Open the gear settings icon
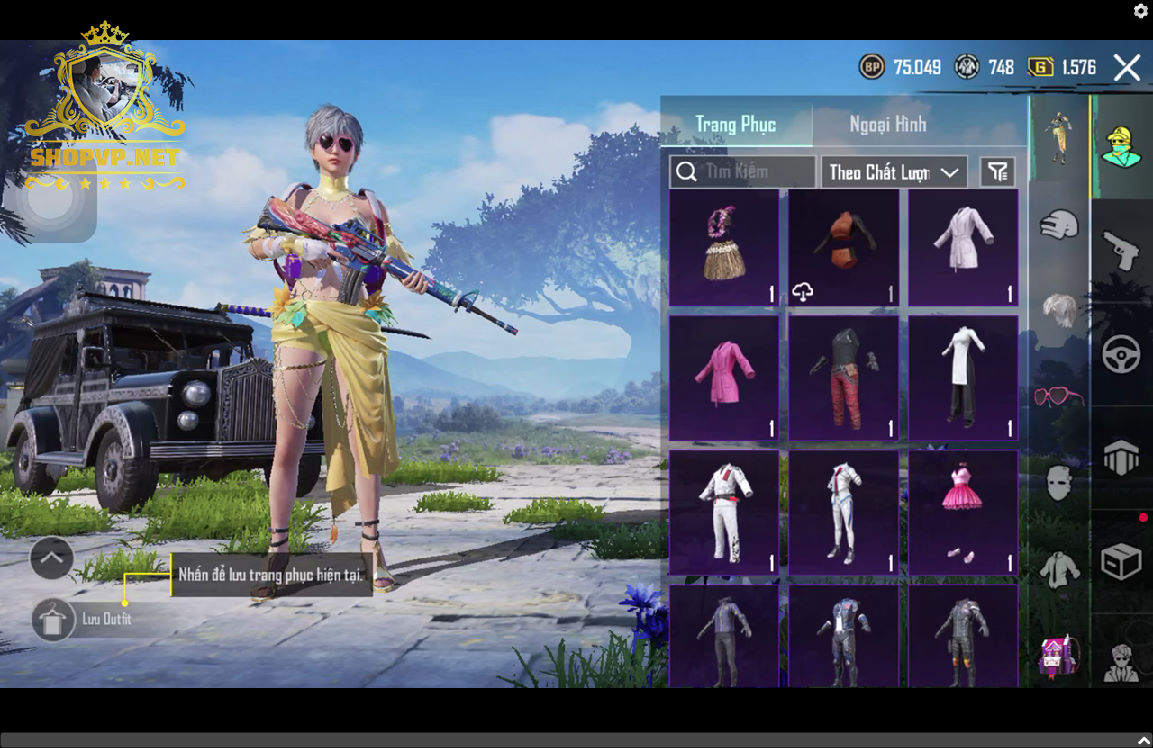Image resolution: width=1153 pixels, height=748 pixels. point(1141,11)
